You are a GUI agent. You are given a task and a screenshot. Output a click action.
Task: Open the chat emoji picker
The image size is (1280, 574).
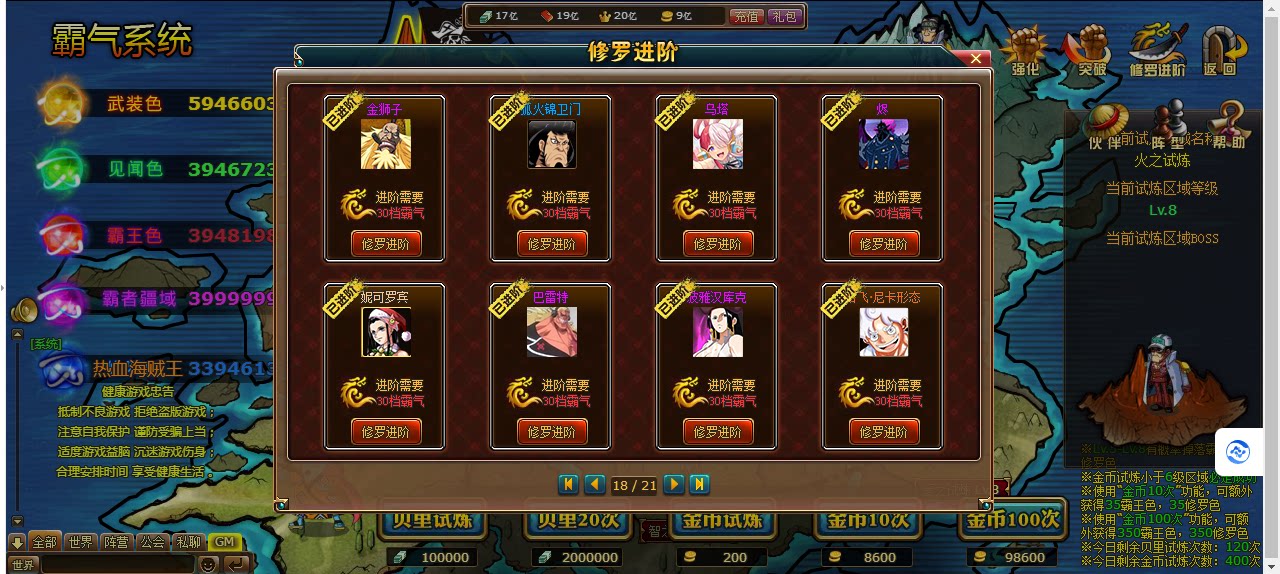(x=208, y=565)
